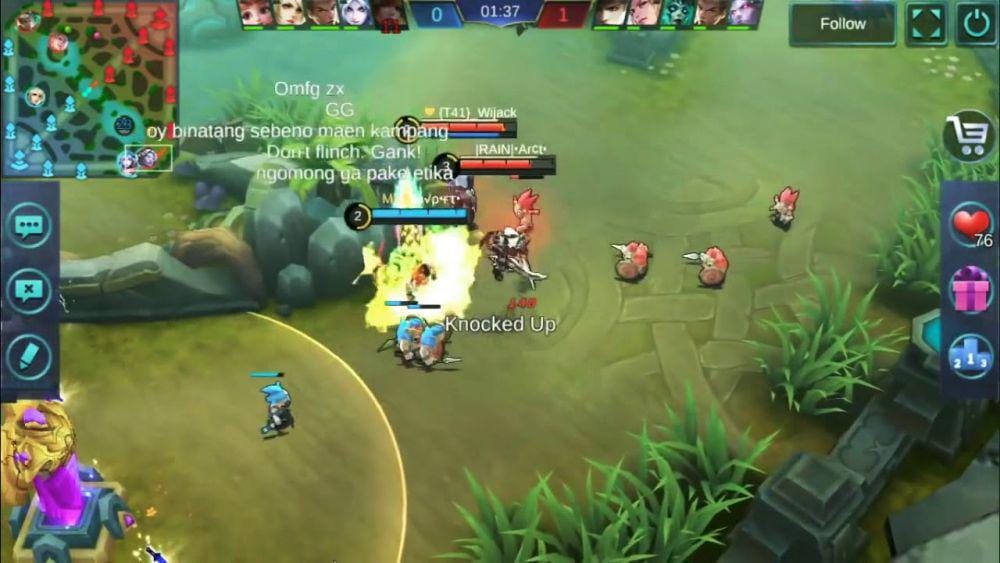
Task: Tap the pencil message icon
Action: (29, 357)
